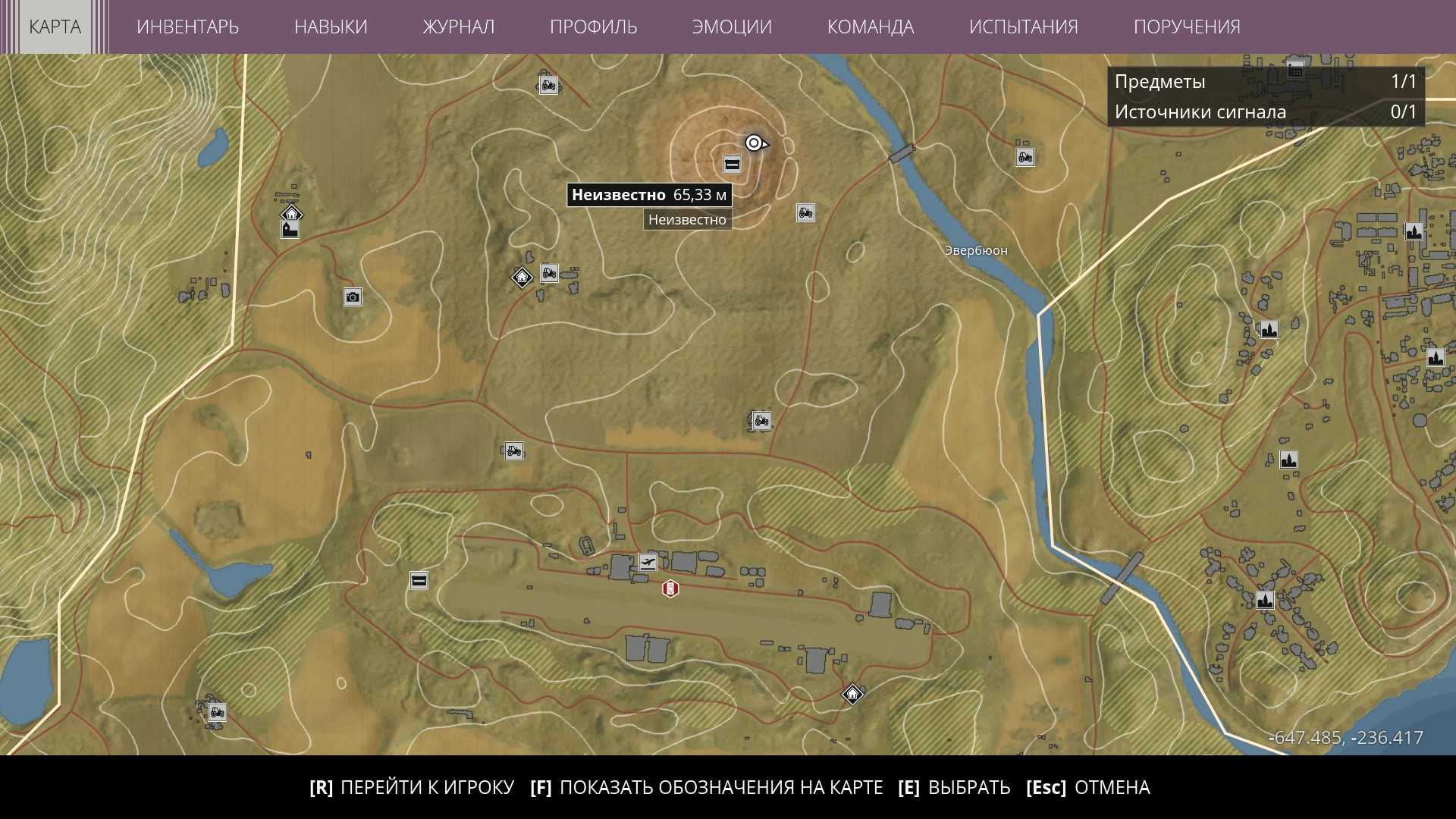Click the airplane airfield map marker
Viewport: 1456px width, 819px height.
[x=648, y=562]
